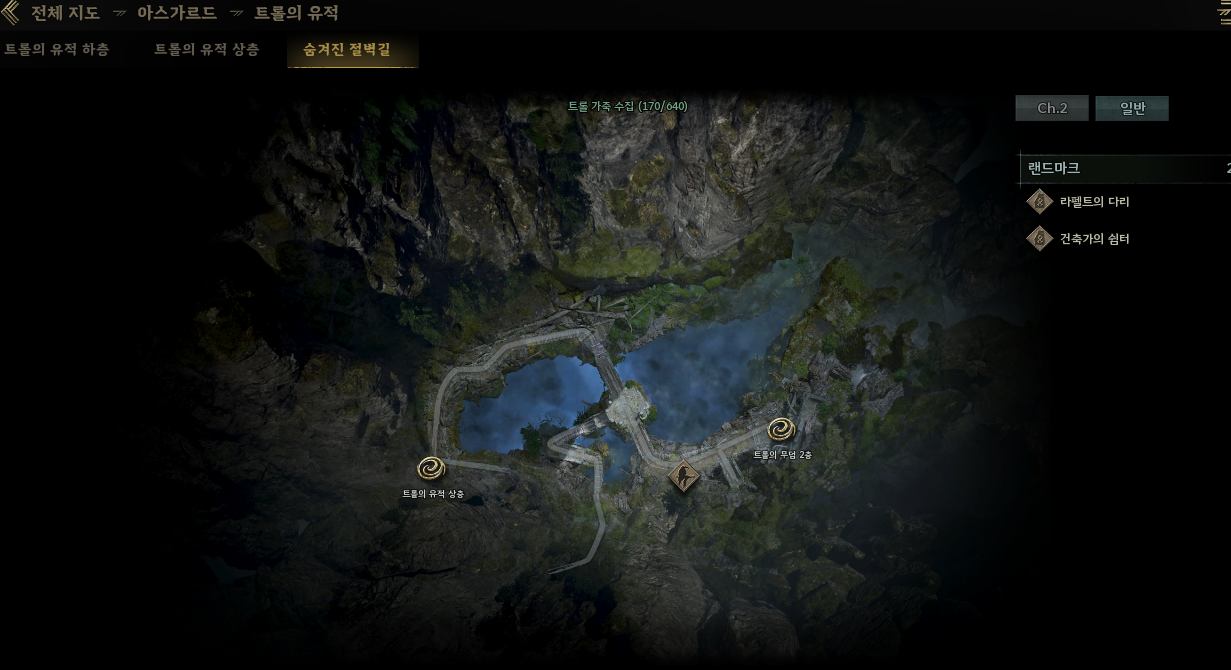Click the diamond landmark marker on the map

click(x=684, y=477)
